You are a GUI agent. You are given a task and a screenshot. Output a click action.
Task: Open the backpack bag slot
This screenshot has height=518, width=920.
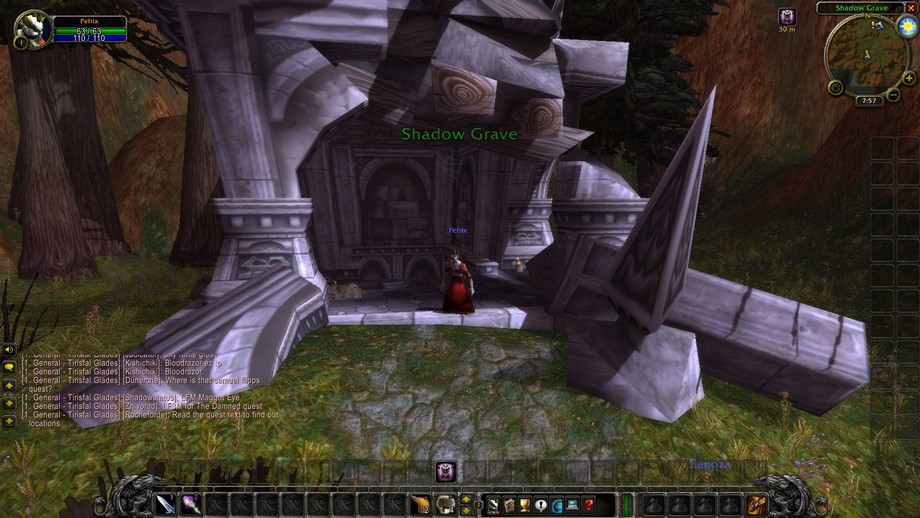[757, 504]
